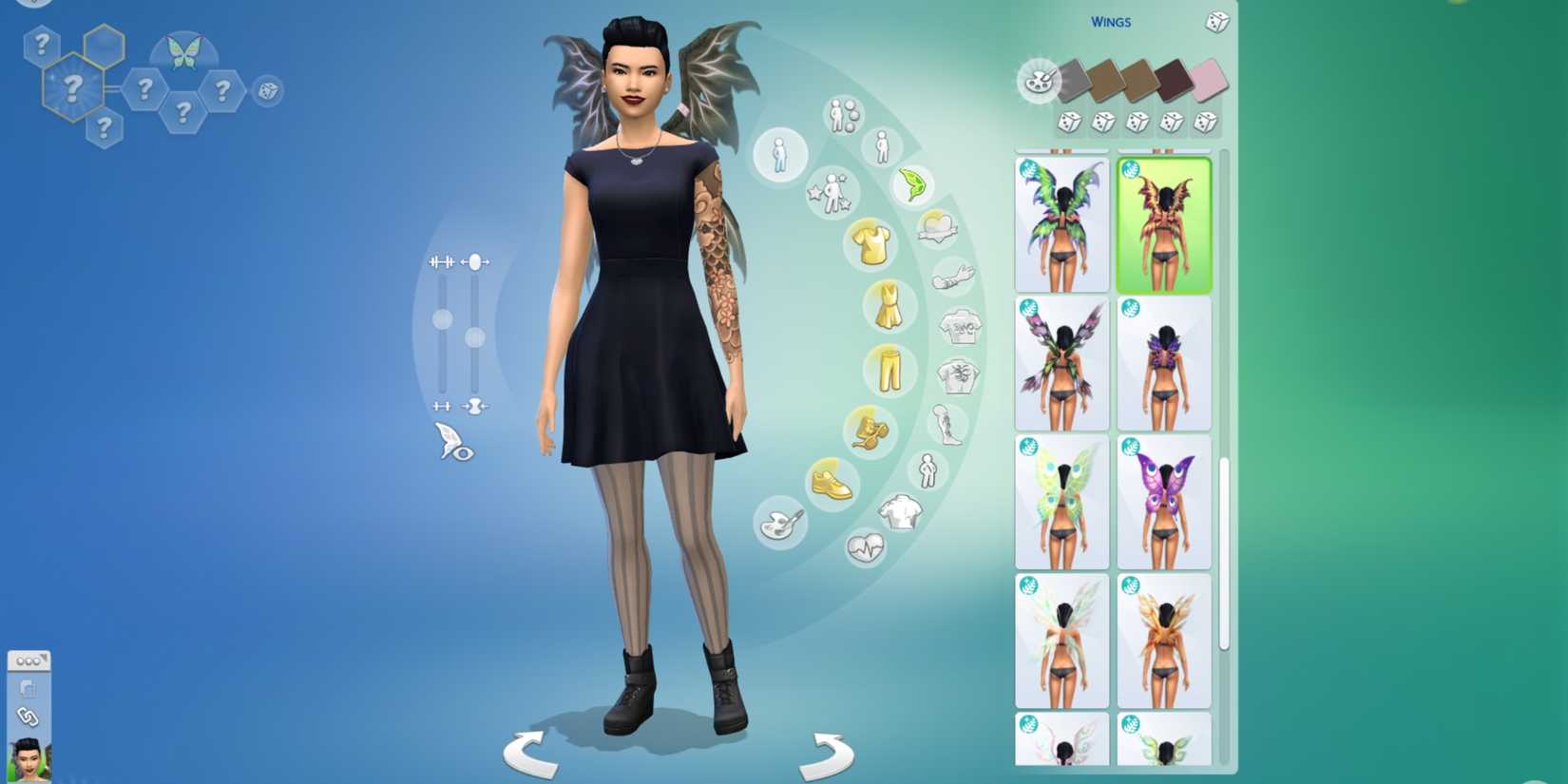Viewport: 1568px width, 784px height.
Task: Click the link sharing icon bottom left
Action: (28, 716)
